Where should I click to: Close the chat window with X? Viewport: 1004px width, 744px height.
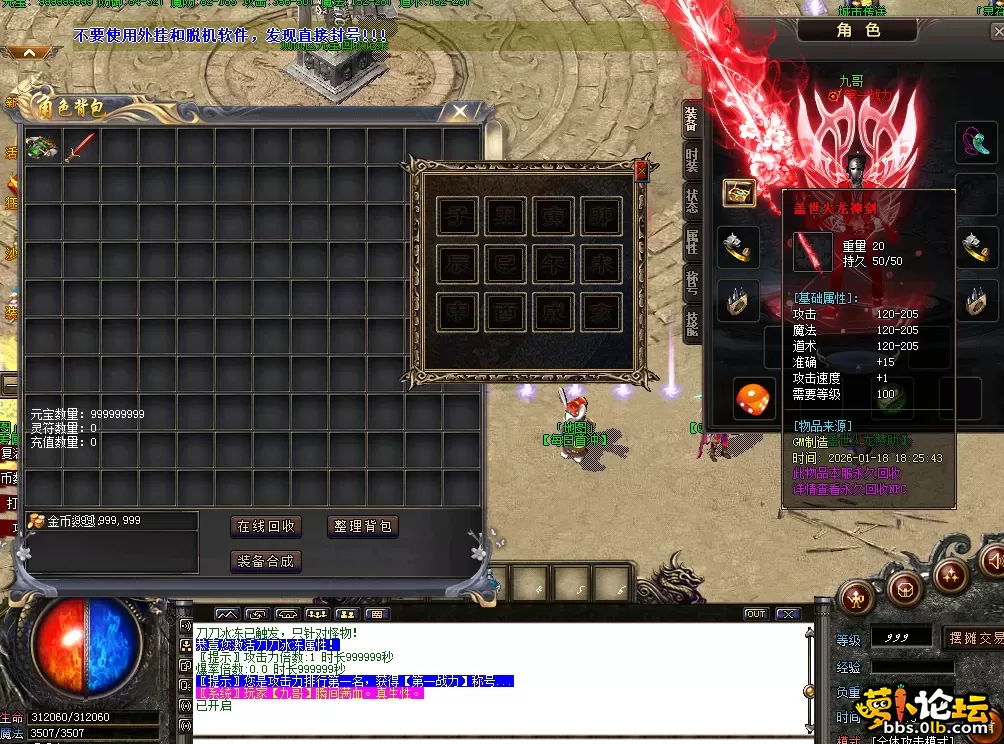pos(787,614)
